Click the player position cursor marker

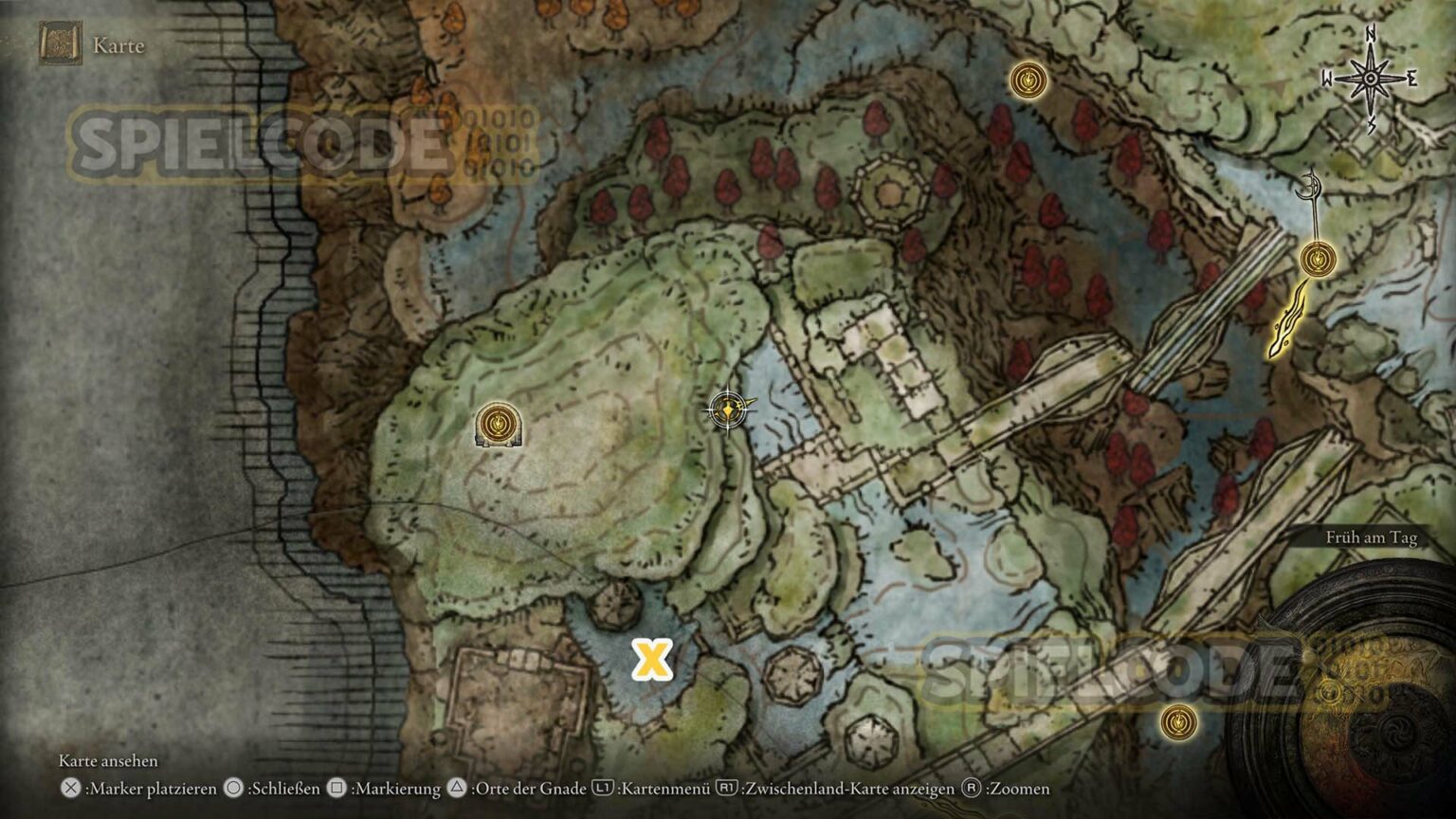click(727, 409)
